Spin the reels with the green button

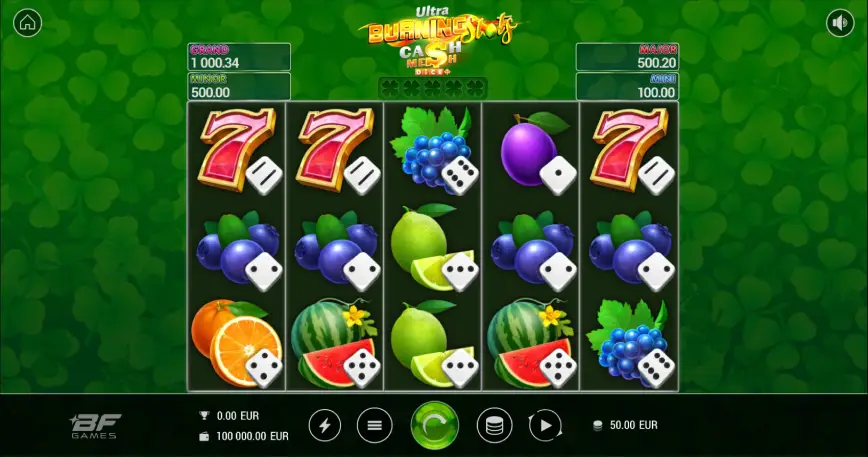pyautogui.click(x=434, y=425)
